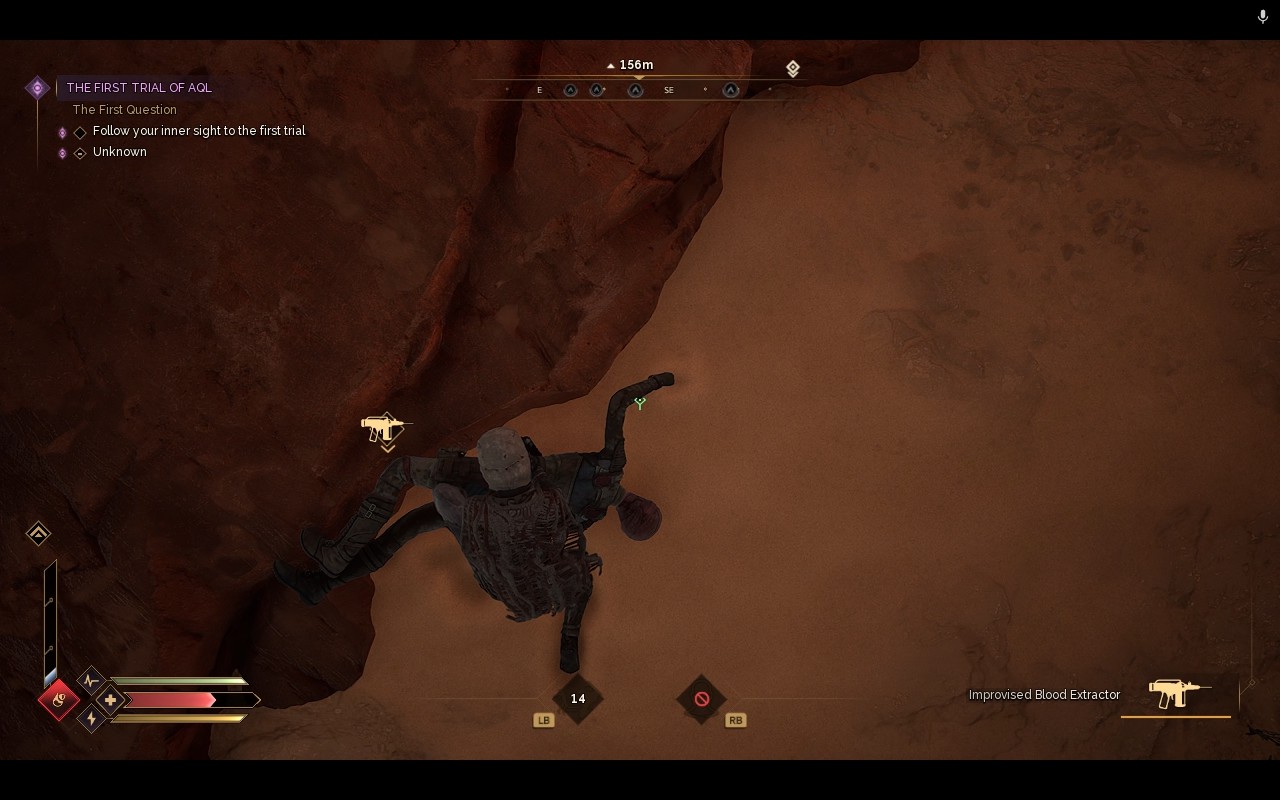
Task: Choose the empty slot with prohibited symbol
Action: 702,699
